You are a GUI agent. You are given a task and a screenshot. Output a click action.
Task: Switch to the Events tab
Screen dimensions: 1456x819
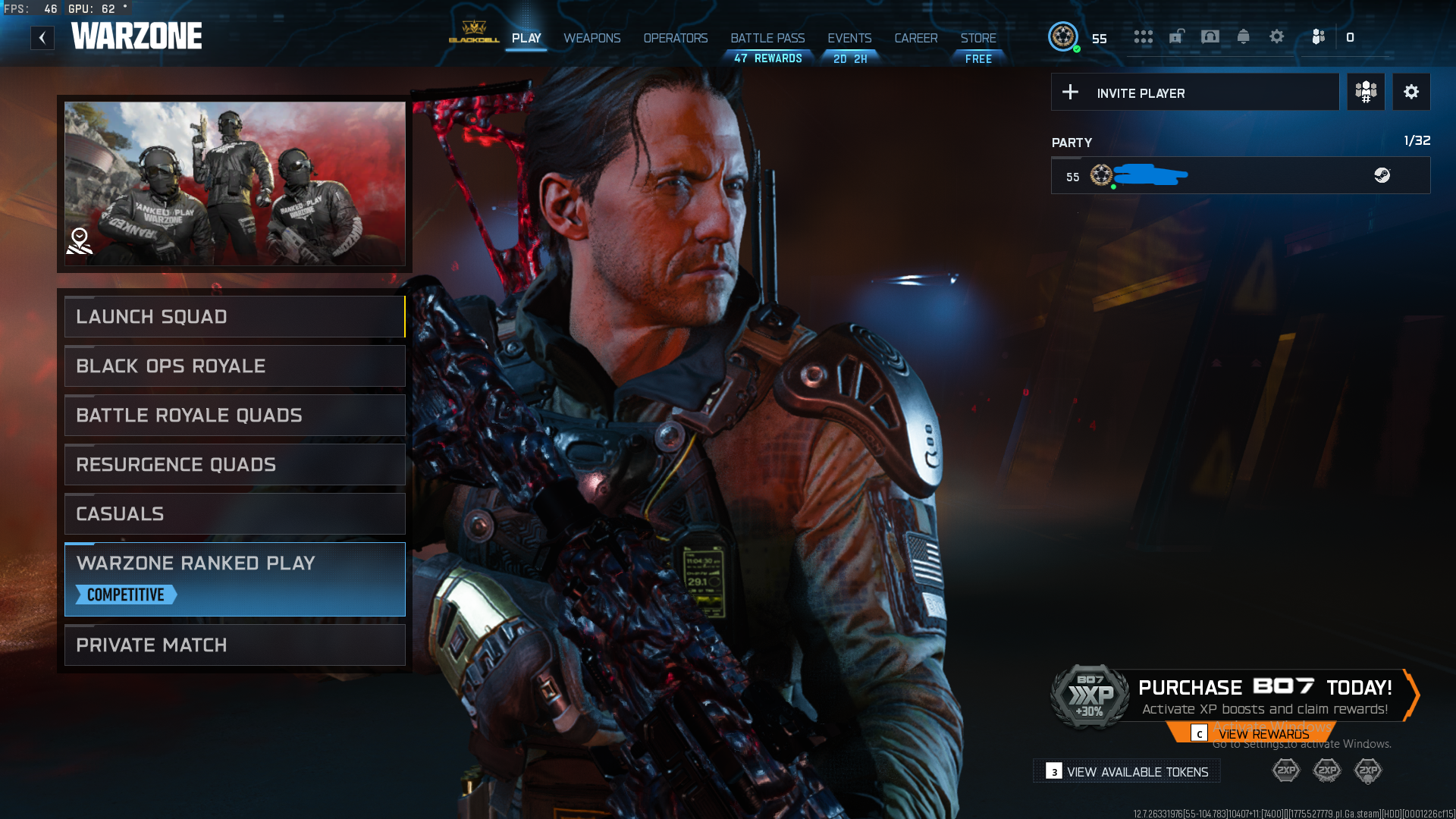pos(849,38)
